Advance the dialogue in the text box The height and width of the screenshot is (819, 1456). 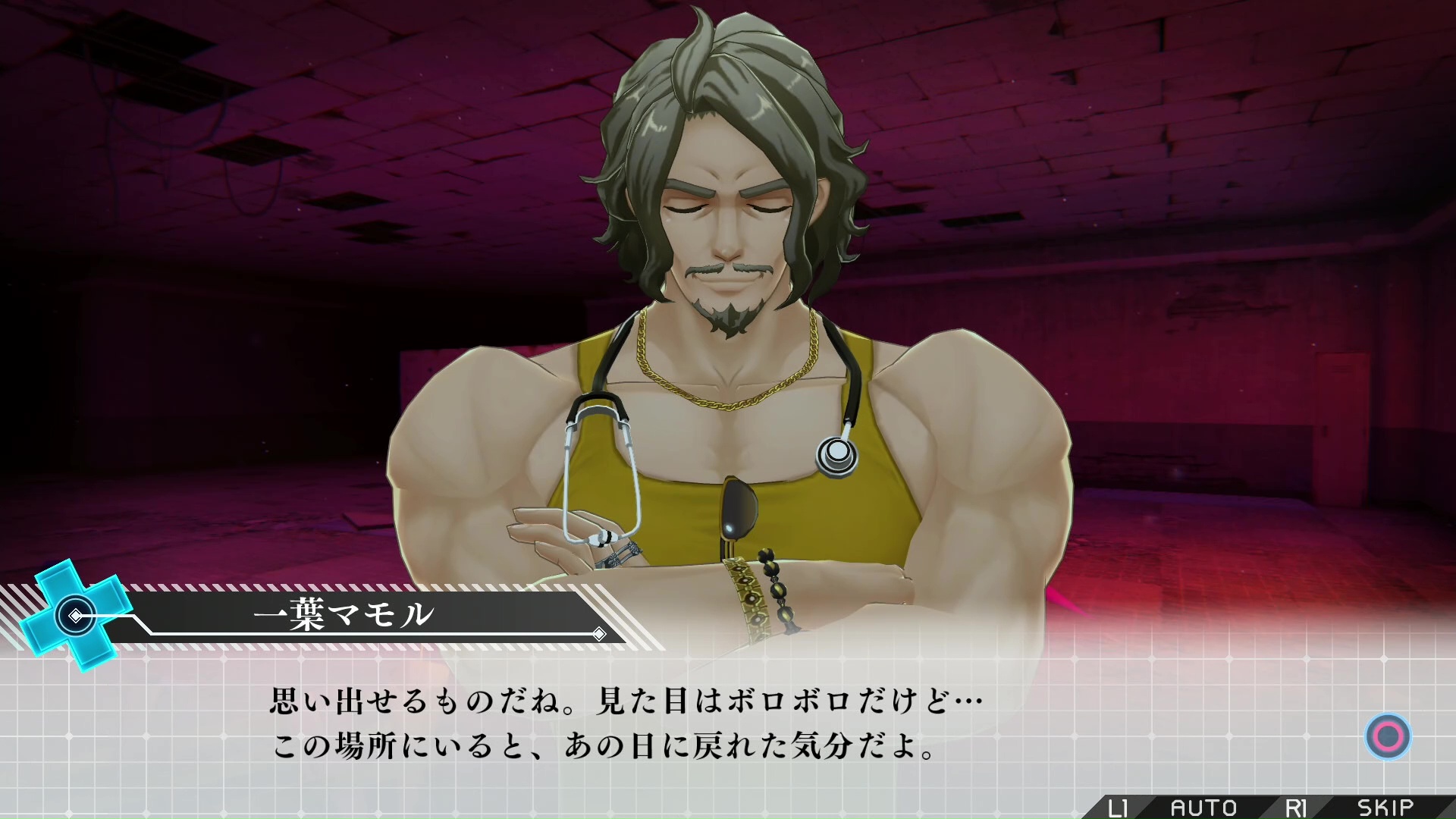click(x=1388, y=736)
